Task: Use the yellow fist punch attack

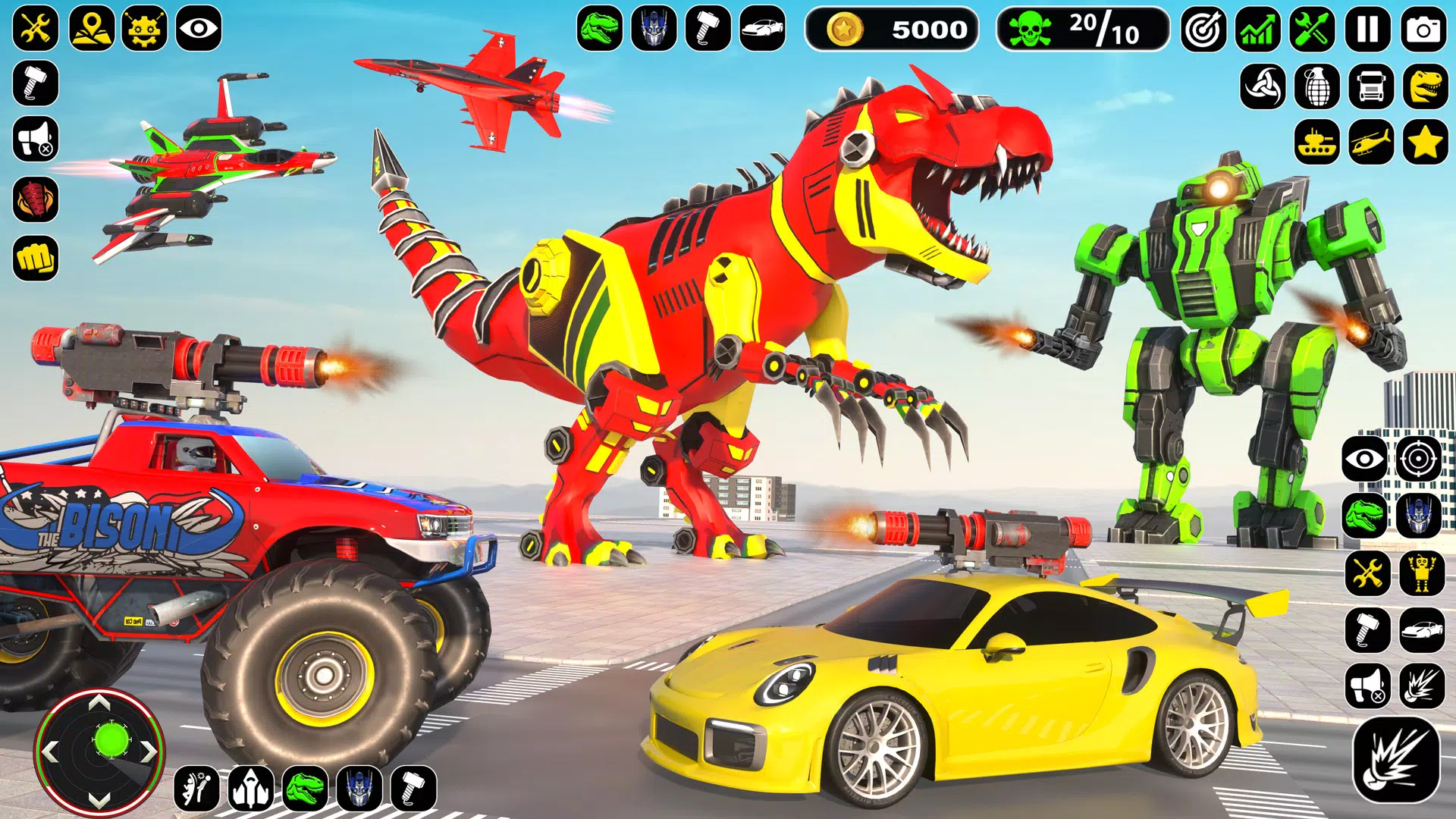Action: tap(36, 259)
